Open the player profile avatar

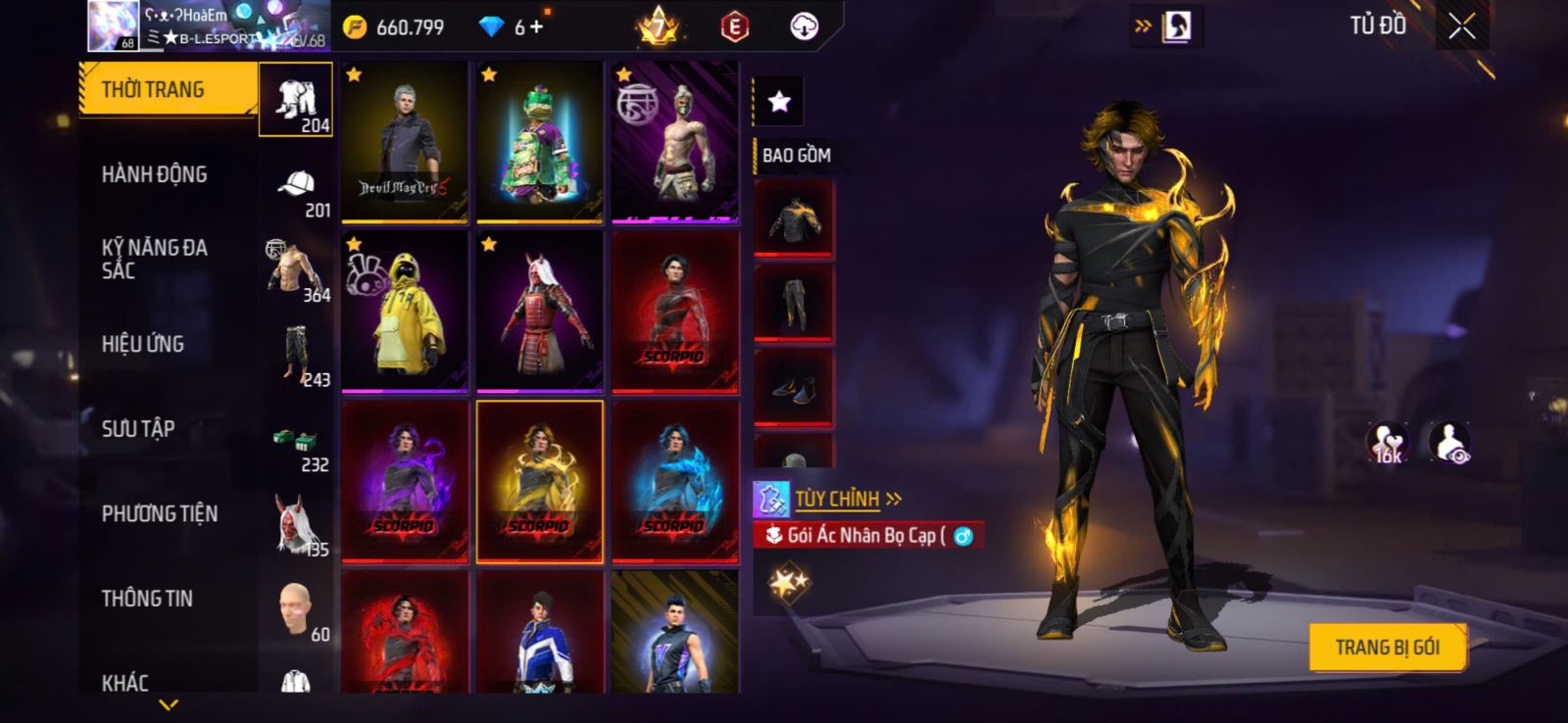click(x=113, y=25)
